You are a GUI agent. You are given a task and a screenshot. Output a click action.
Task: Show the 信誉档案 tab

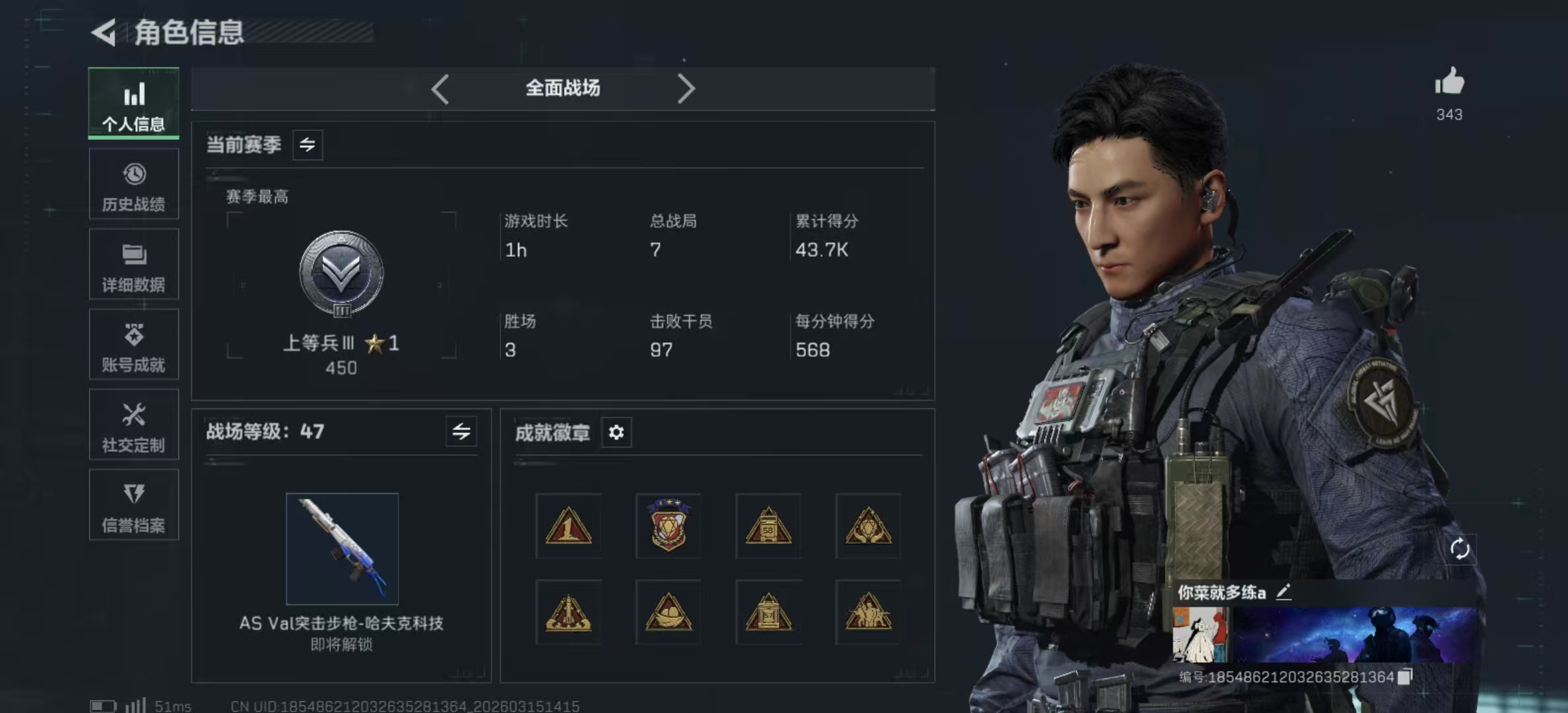134,506
